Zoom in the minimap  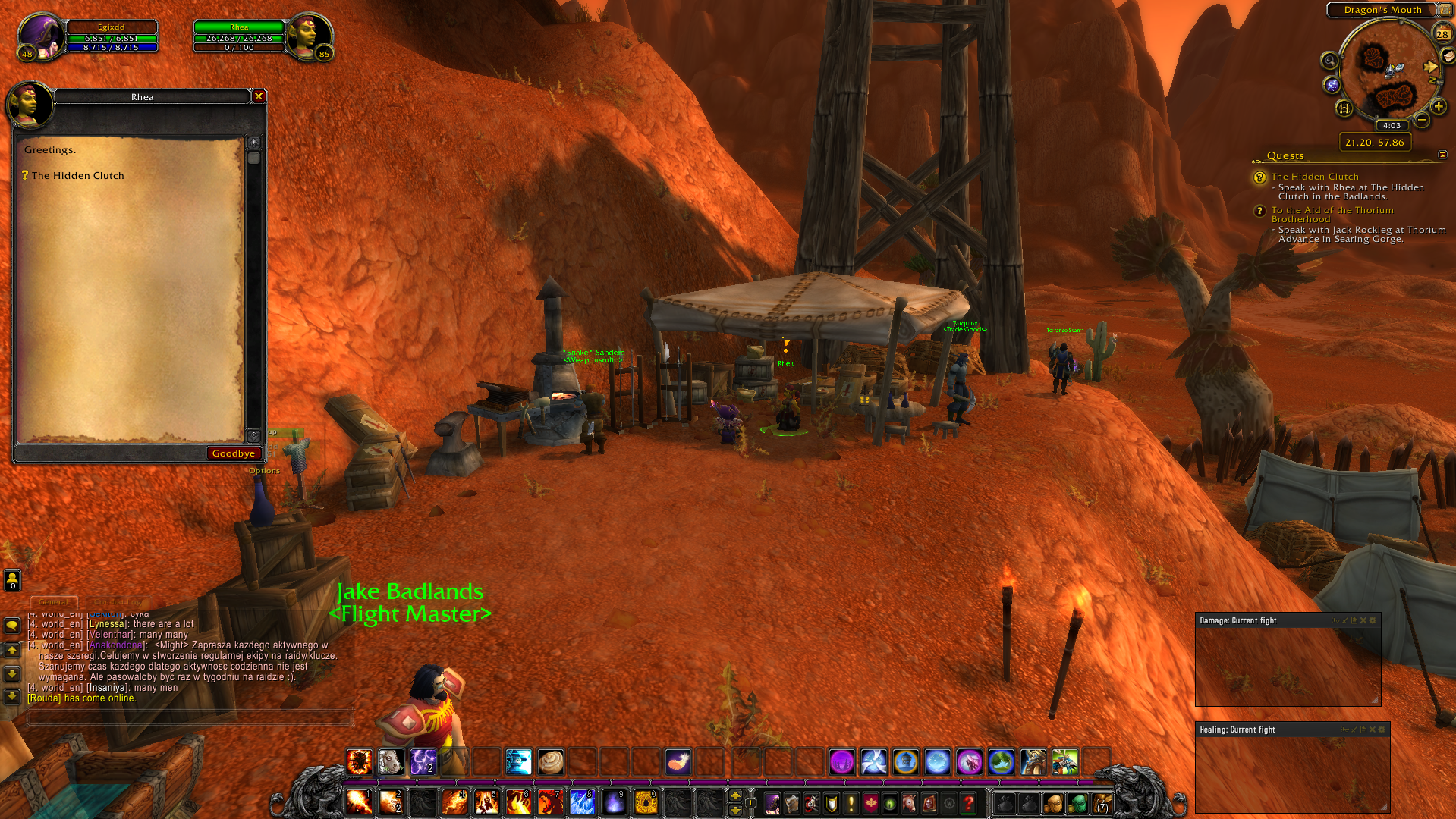click(1438, 107)
